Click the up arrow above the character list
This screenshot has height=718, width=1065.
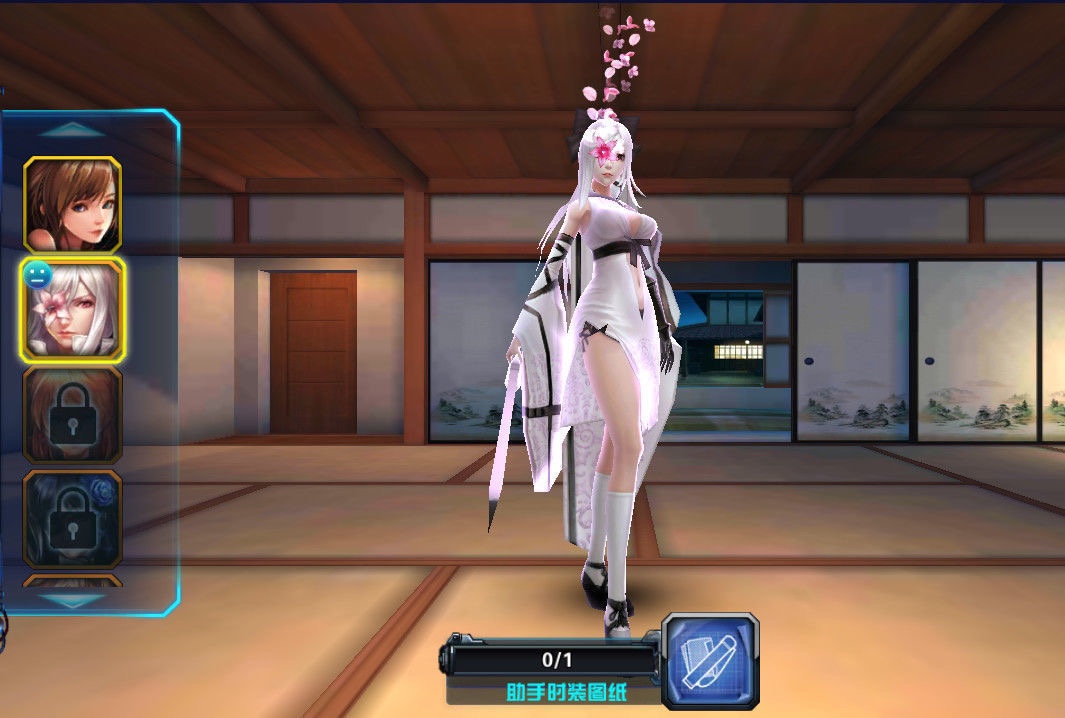(71, 129)
